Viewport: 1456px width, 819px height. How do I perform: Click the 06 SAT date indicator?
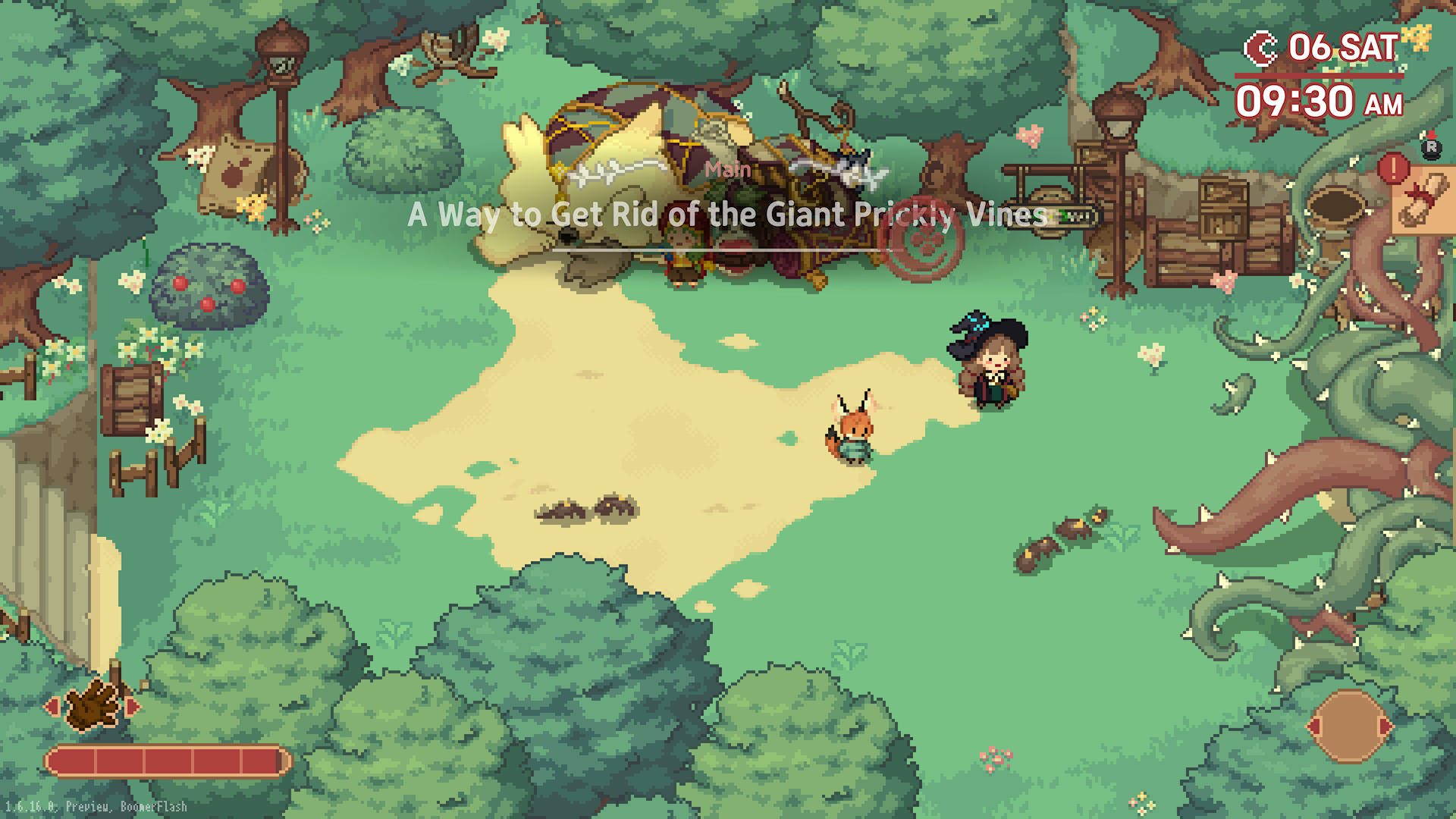[1342, 46]
